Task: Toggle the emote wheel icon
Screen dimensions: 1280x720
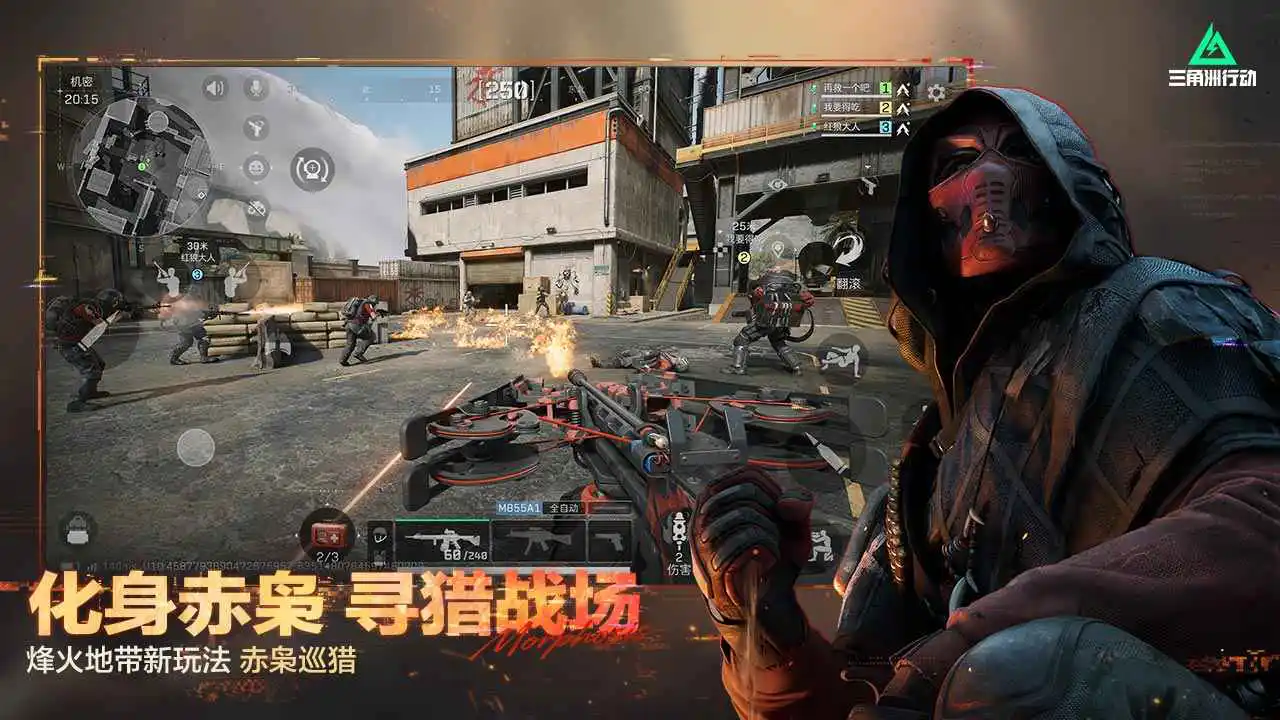Action: point(256,168)
